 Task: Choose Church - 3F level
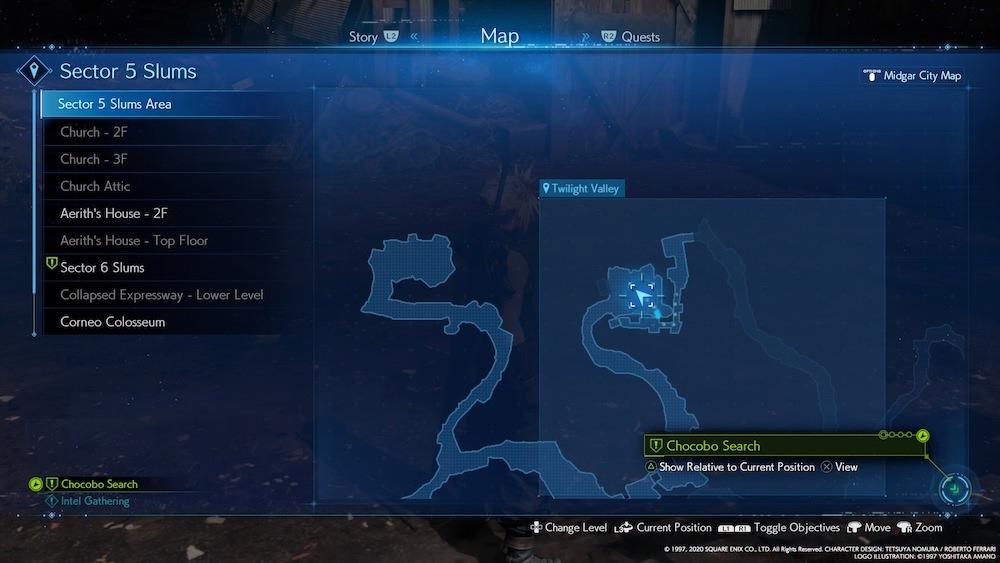(x=93, y=159)
